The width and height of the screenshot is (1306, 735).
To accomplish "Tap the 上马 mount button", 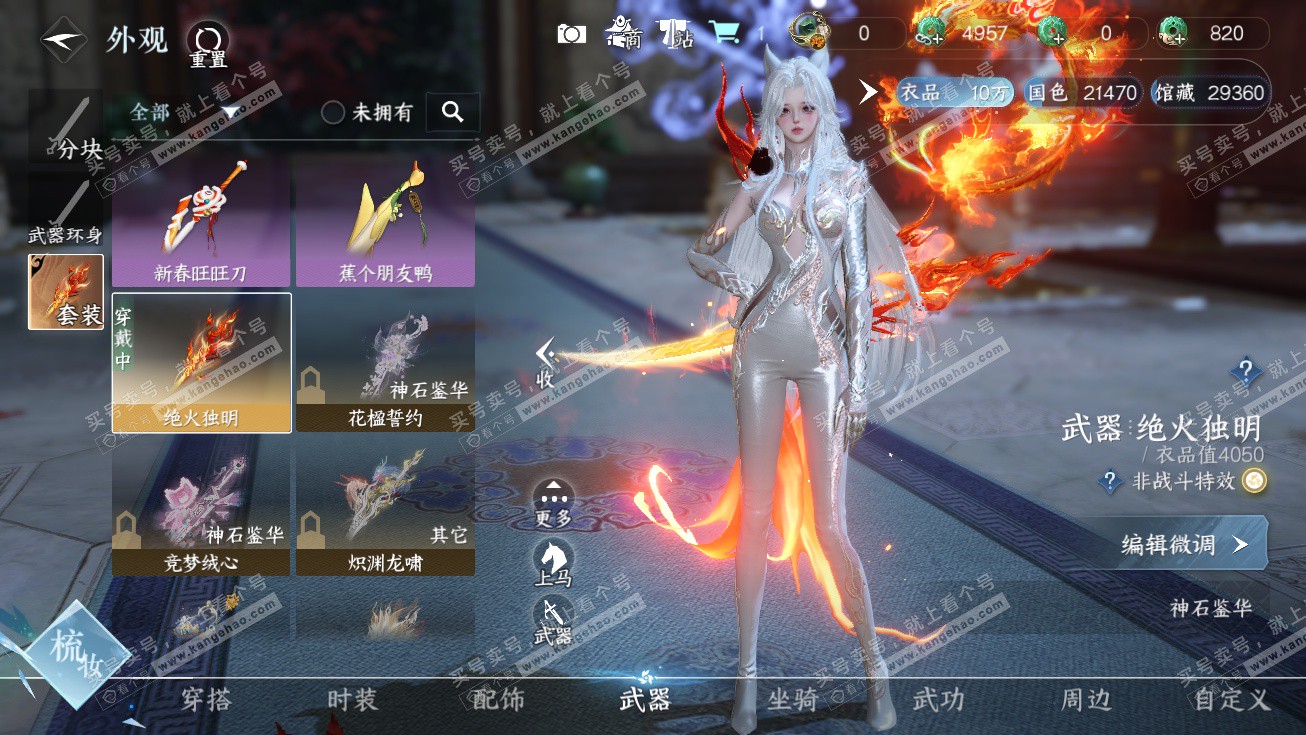I will 553,562.
